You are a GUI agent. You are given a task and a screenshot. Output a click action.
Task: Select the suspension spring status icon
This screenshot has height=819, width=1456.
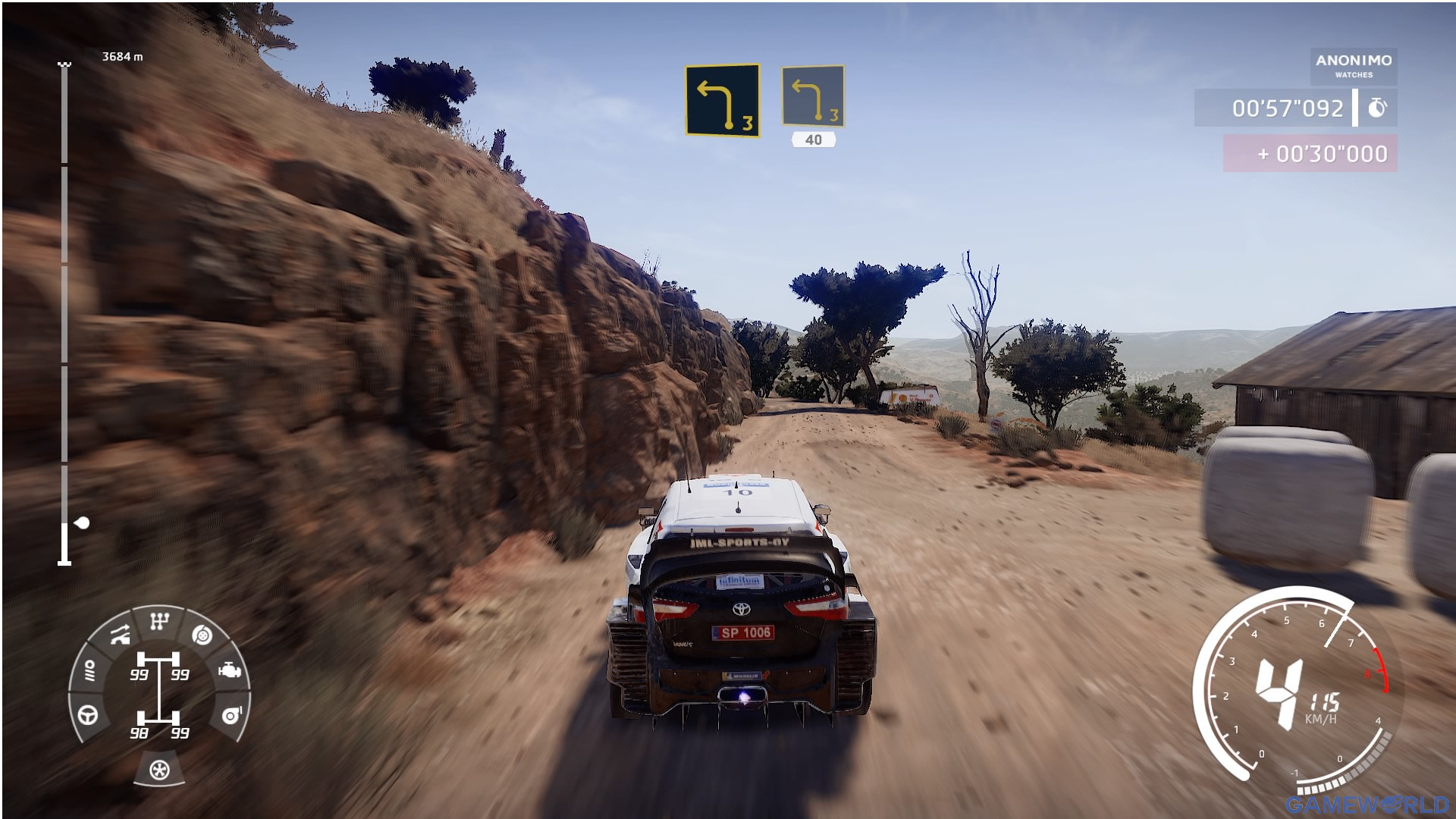90,670
